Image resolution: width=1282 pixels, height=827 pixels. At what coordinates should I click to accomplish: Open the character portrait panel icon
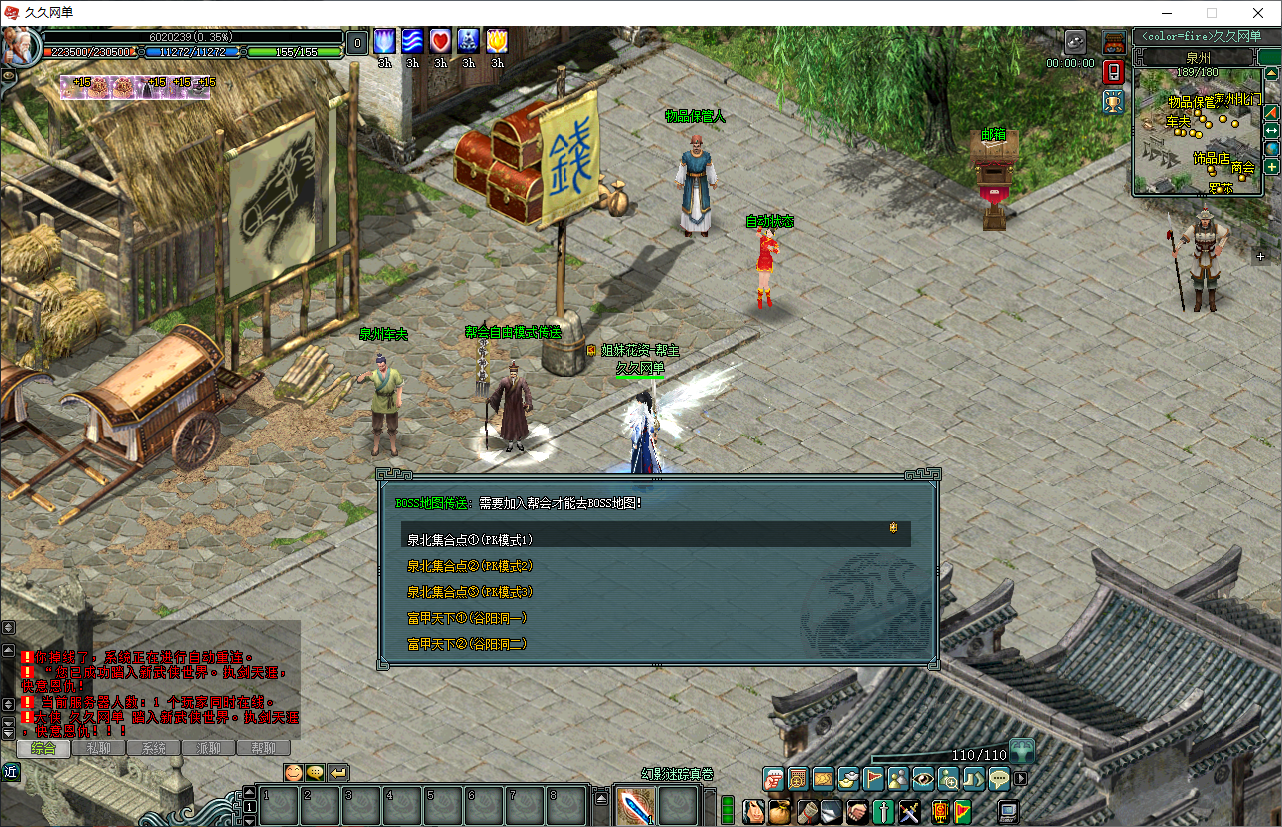click(x=754, y=811)
